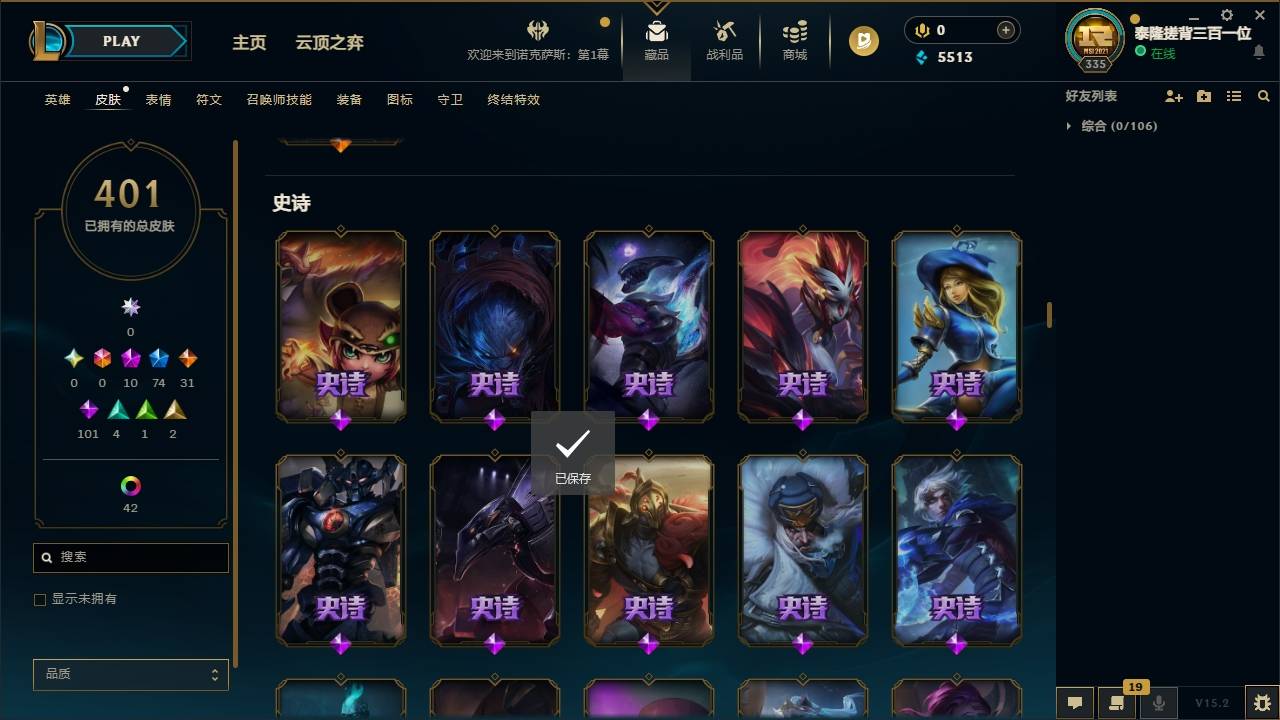Screen dimensions: 1280x720
Task: Click the friend group folder icon
Action: (x=1204, y=95)
